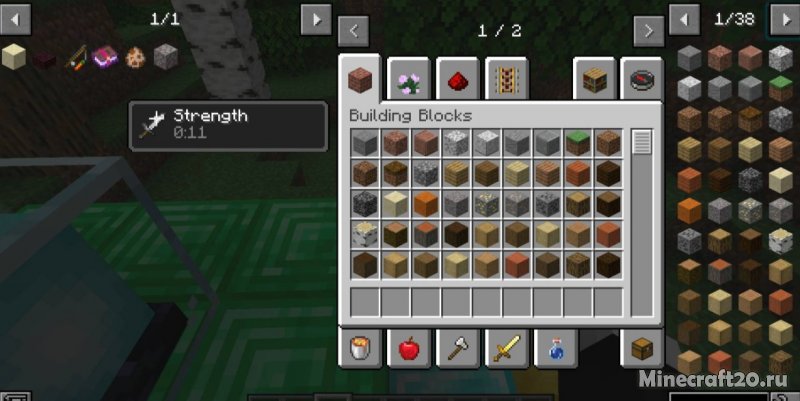
Task: Pick the grass block from Building Blocks
Action: (577, 143)
